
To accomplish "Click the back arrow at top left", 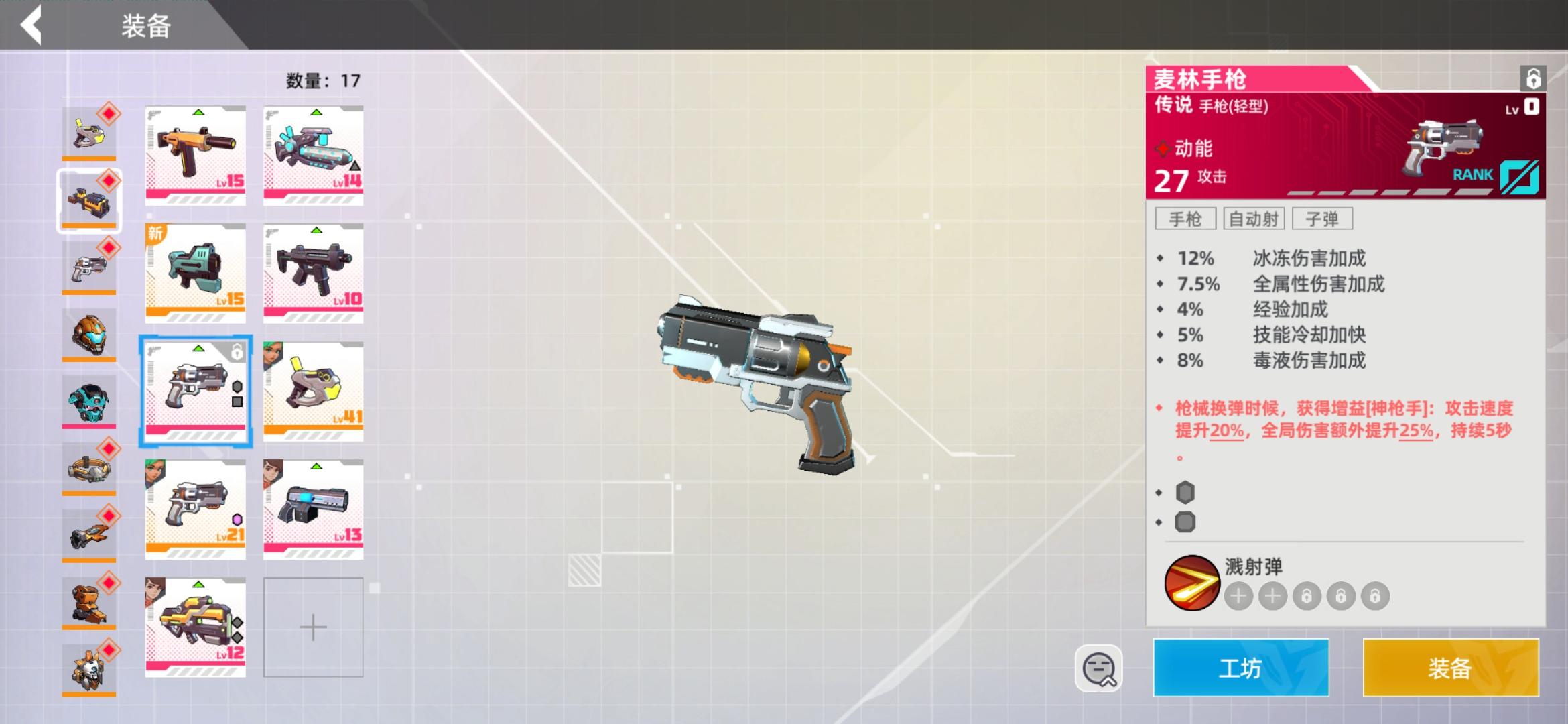I will 31,25.
